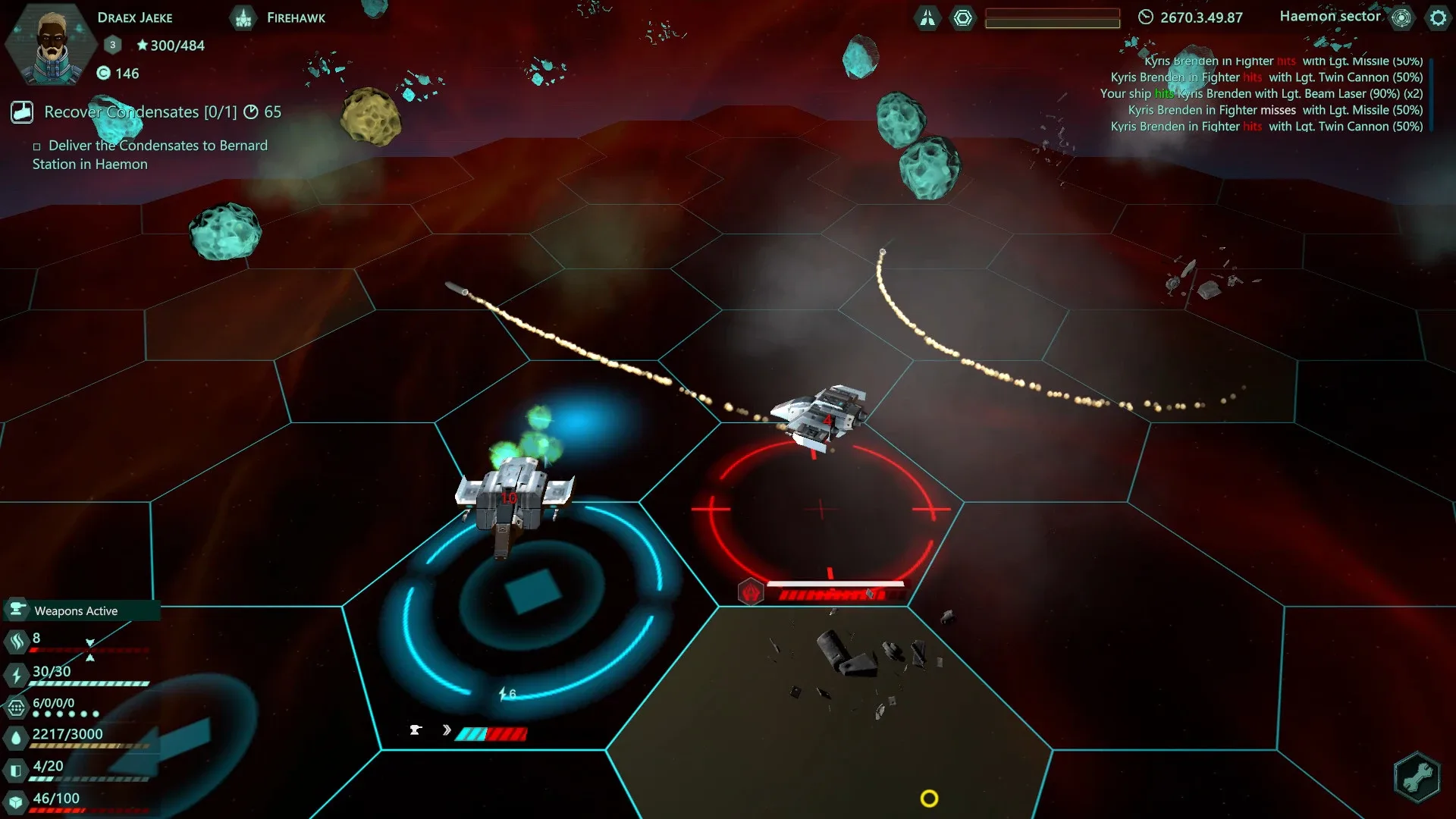Image resolution: width=1456 pixels, height=819 pixels.
Task: Target the enemy fighter's red reticle
Action: click(x=821, y=509)
